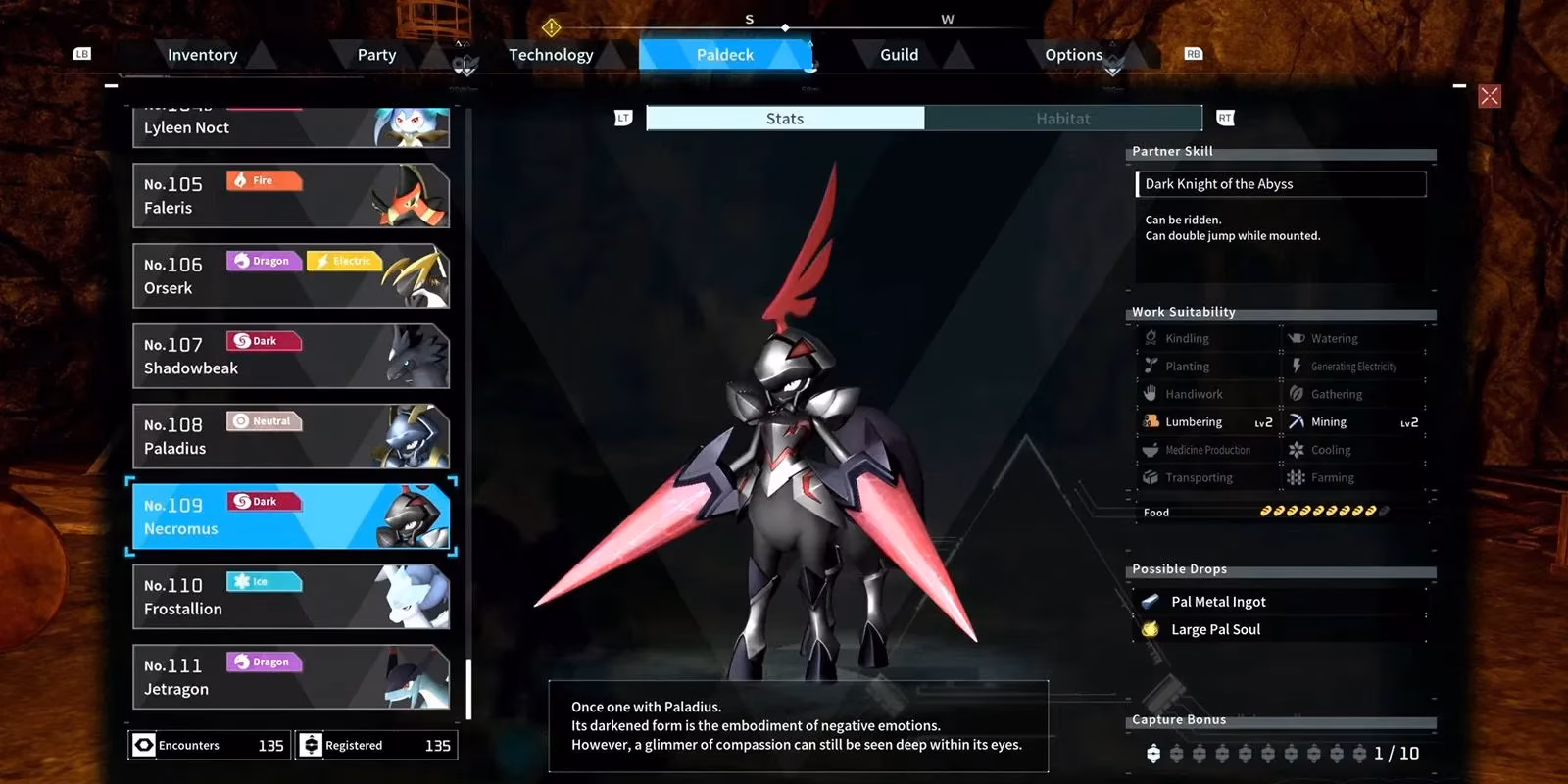1568x784 pixels.
Task: Toggle the Neutral type badge on Paladius
Action: pos(265,420)
